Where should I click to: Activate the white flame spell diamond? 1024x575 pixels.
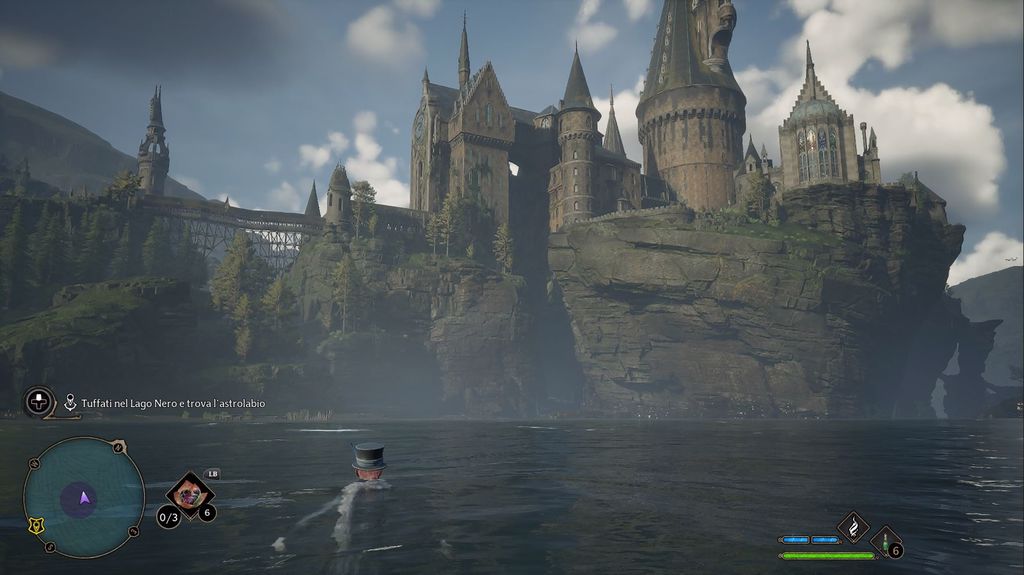[853, 525]
